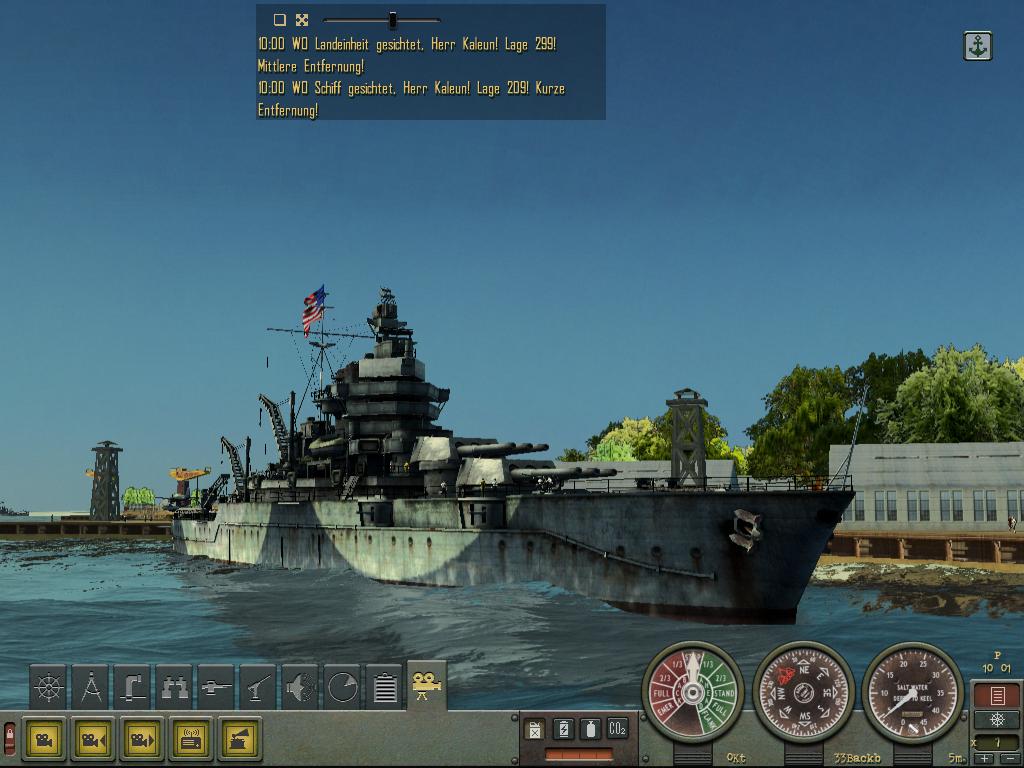Select the radar sweep screen tab

coord(342,687)
